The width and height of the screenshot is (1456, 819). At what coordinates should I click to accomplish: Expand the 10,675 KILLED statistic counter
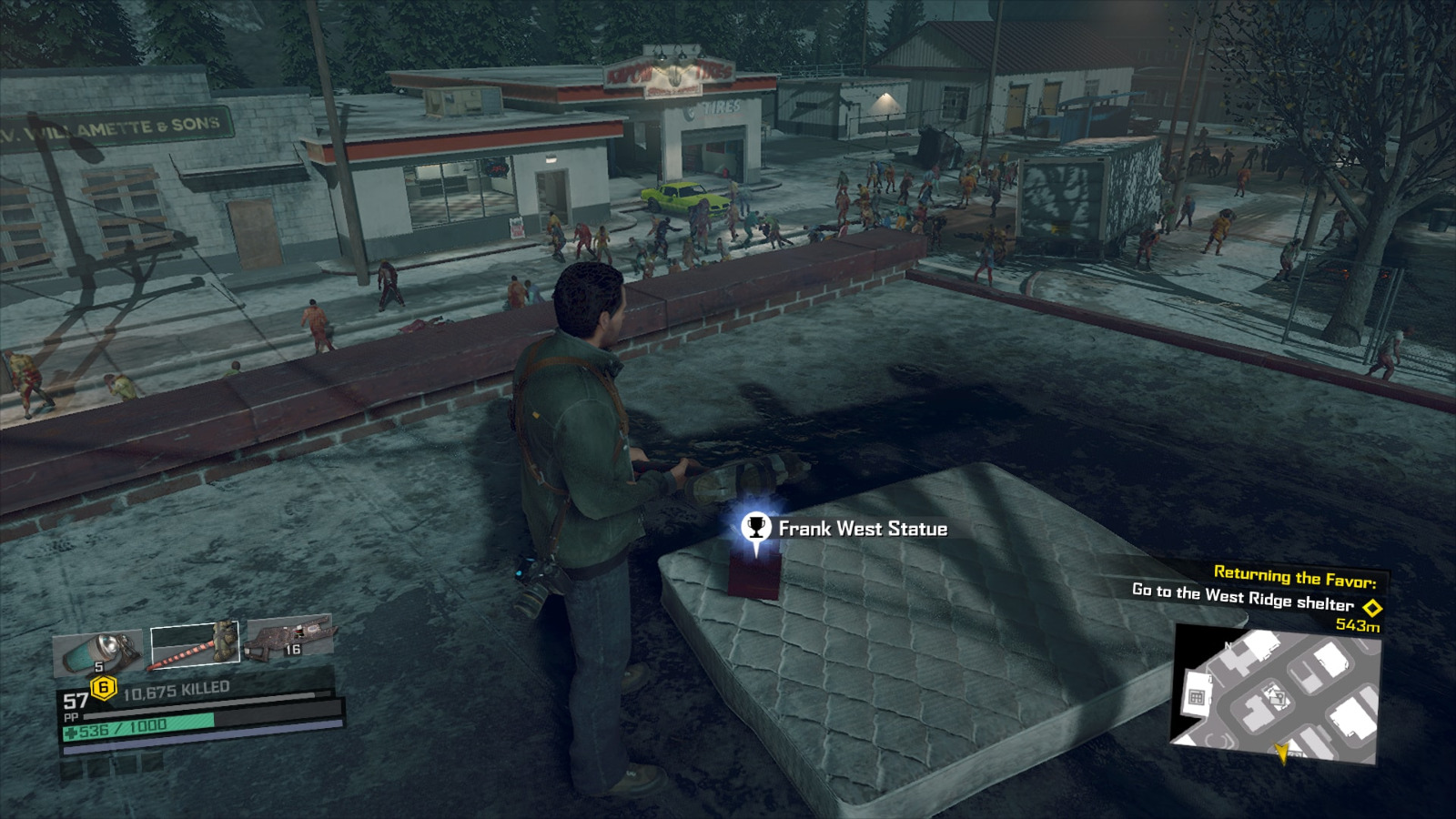[x=177, y=688]
